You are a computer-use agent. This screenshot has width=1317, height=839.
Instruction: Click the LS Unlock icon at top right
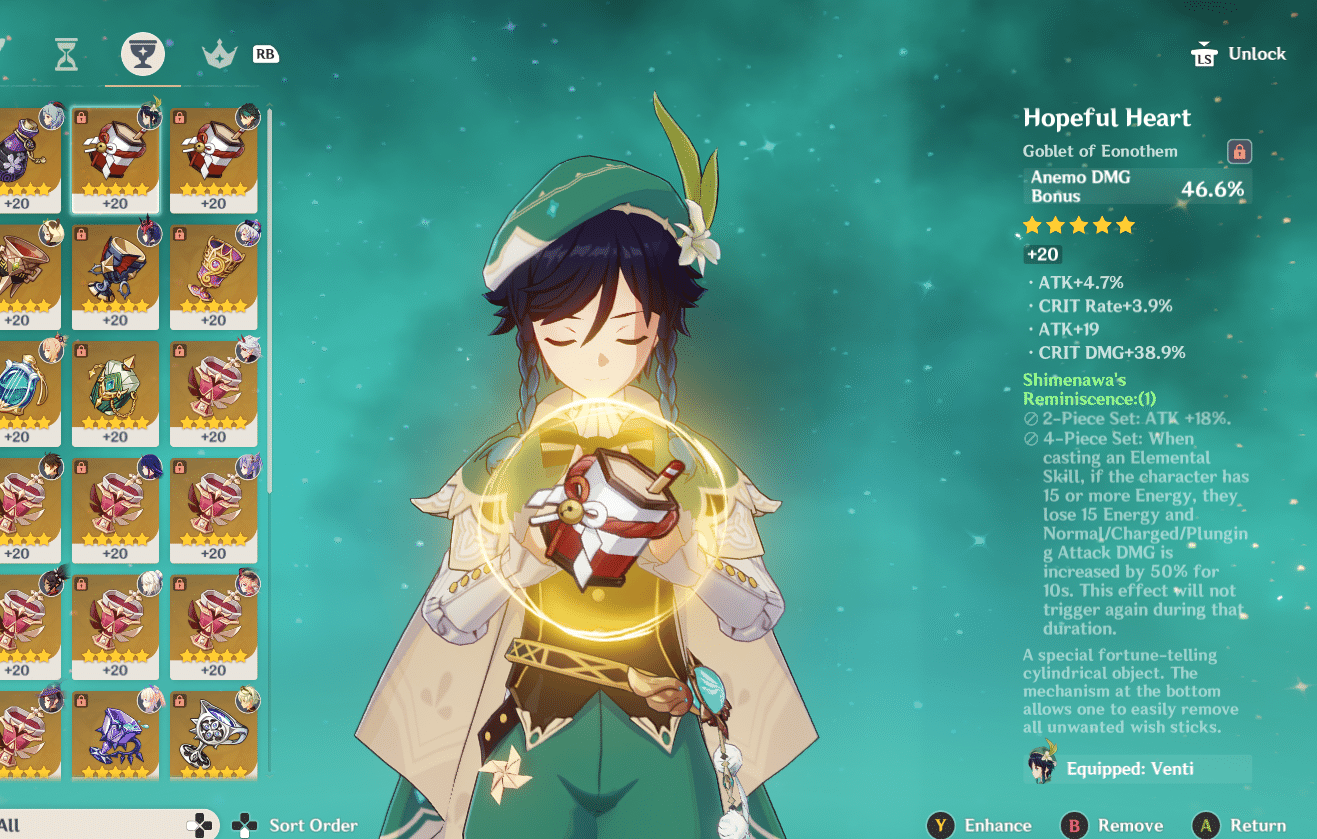pyautogui.click(x=1206, y=53)
